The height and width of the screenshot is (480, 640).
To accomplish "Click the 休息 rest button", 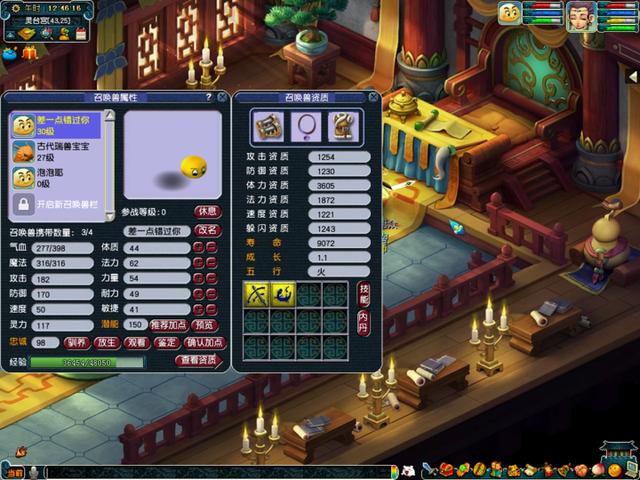I will click(207, 211).
